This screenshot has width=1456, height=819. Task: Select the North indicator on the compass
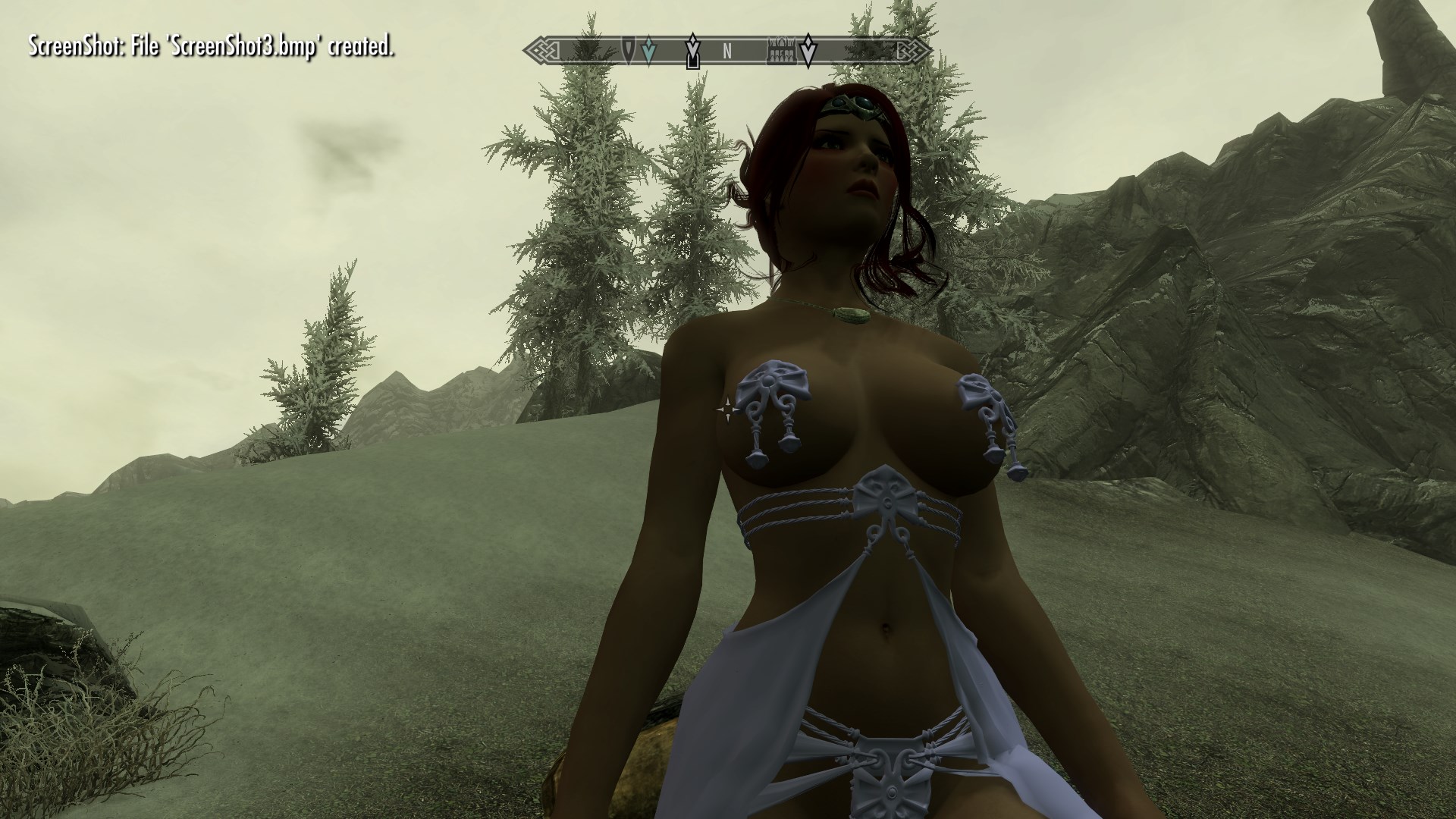(x=726, y=52)
